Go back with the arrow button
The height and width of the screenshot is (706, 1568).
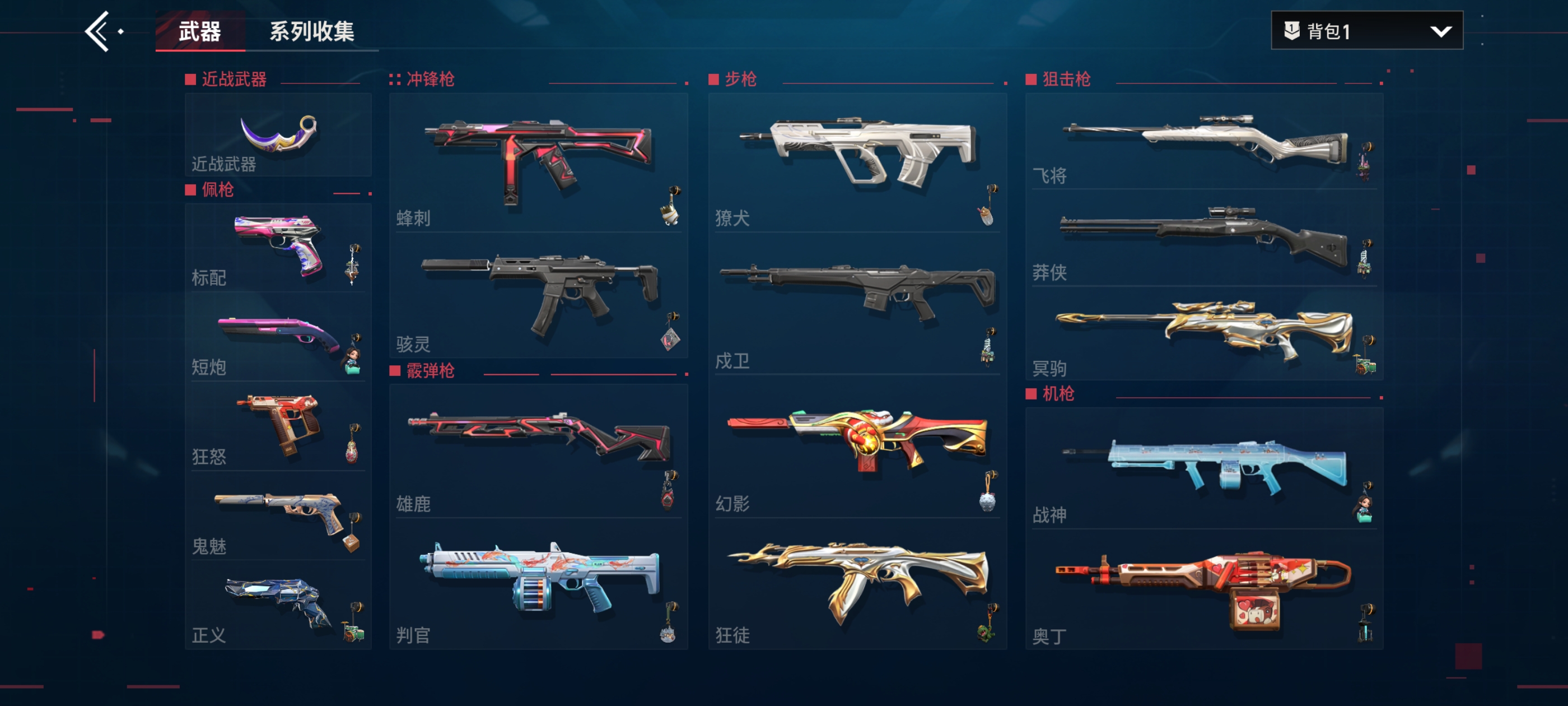pos(99,31)
